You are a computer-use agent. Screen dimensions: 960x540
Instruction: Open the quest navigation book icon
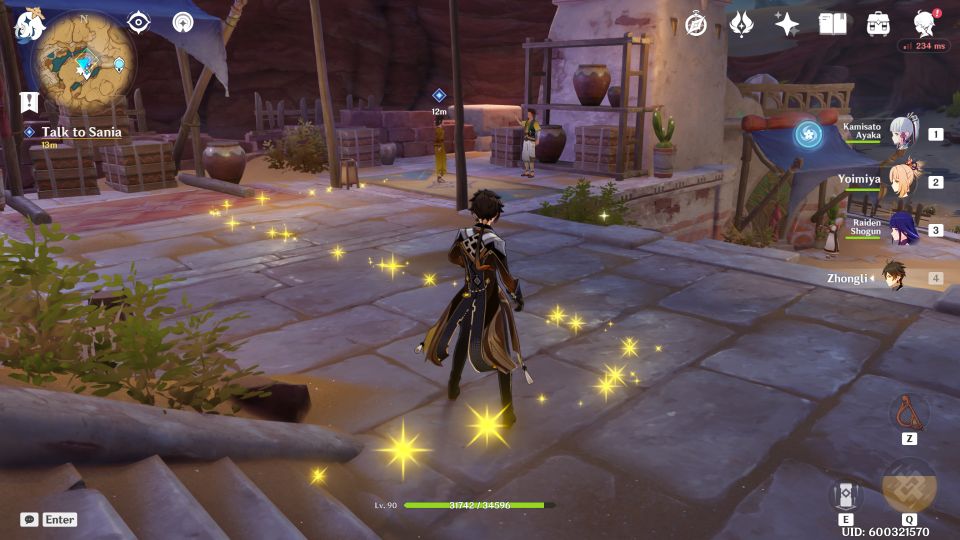(28, 101)
